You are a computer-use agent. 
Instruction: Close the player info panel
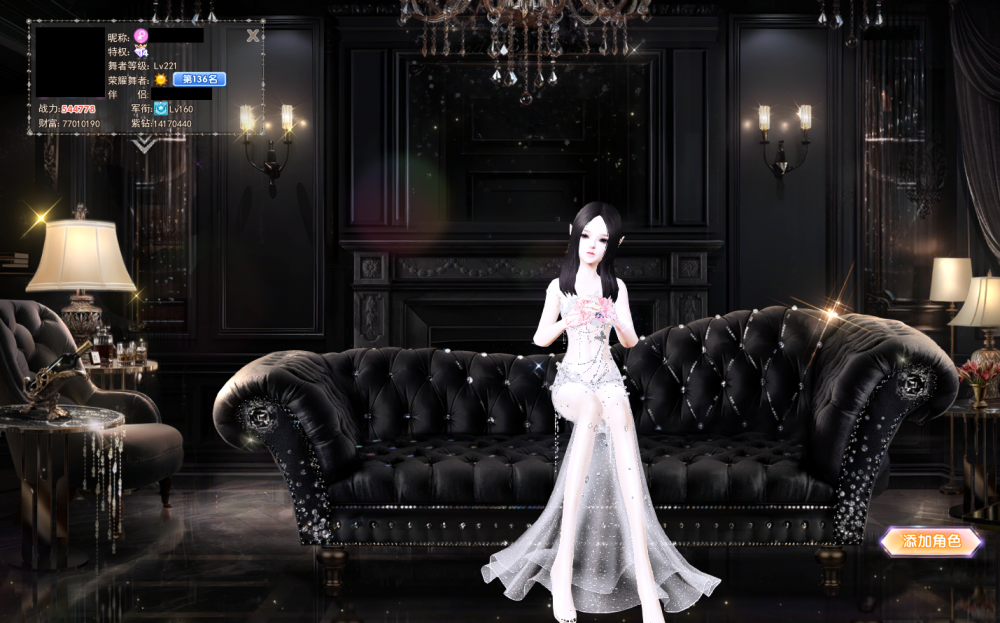(x=253, y=36)
